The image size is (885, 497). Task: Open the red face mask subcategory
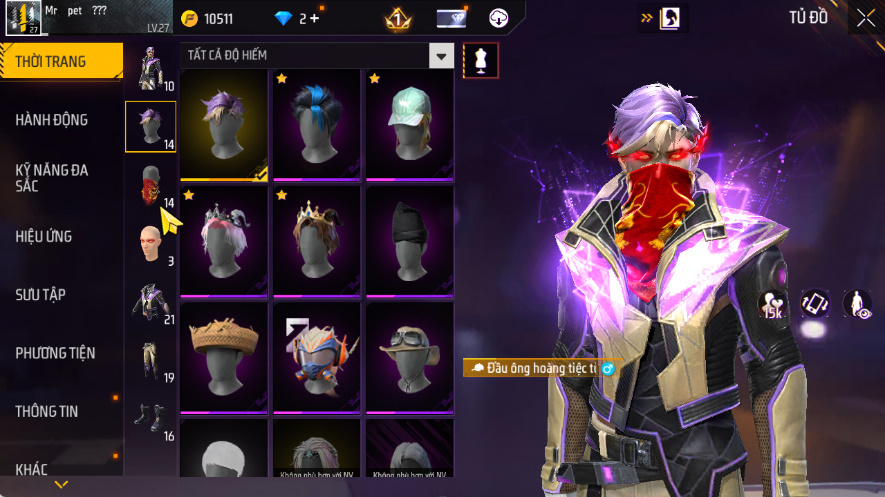point(151,185)
